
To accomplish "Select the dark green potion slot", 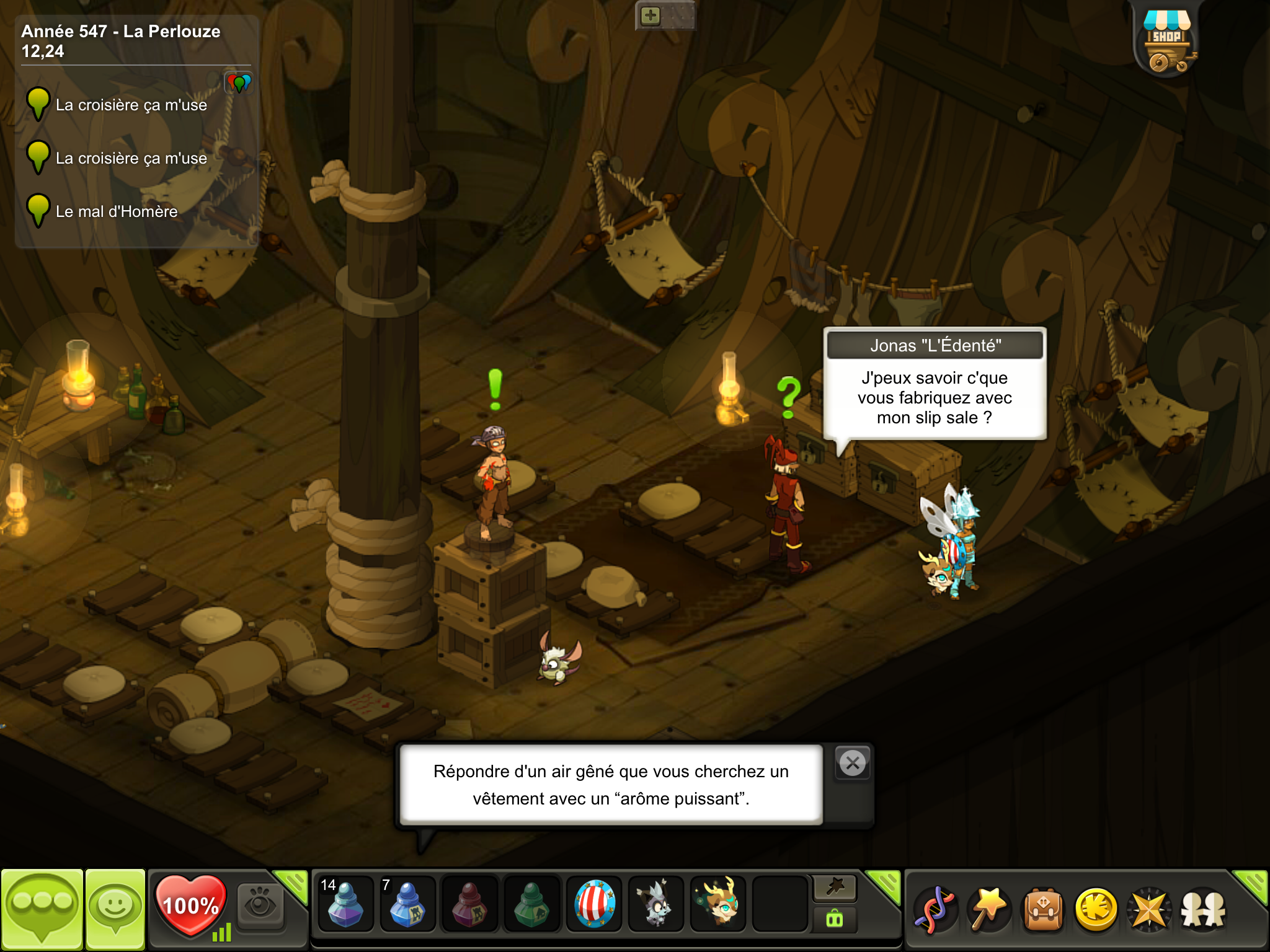I will pyautogui.click(x=531, y=904).
